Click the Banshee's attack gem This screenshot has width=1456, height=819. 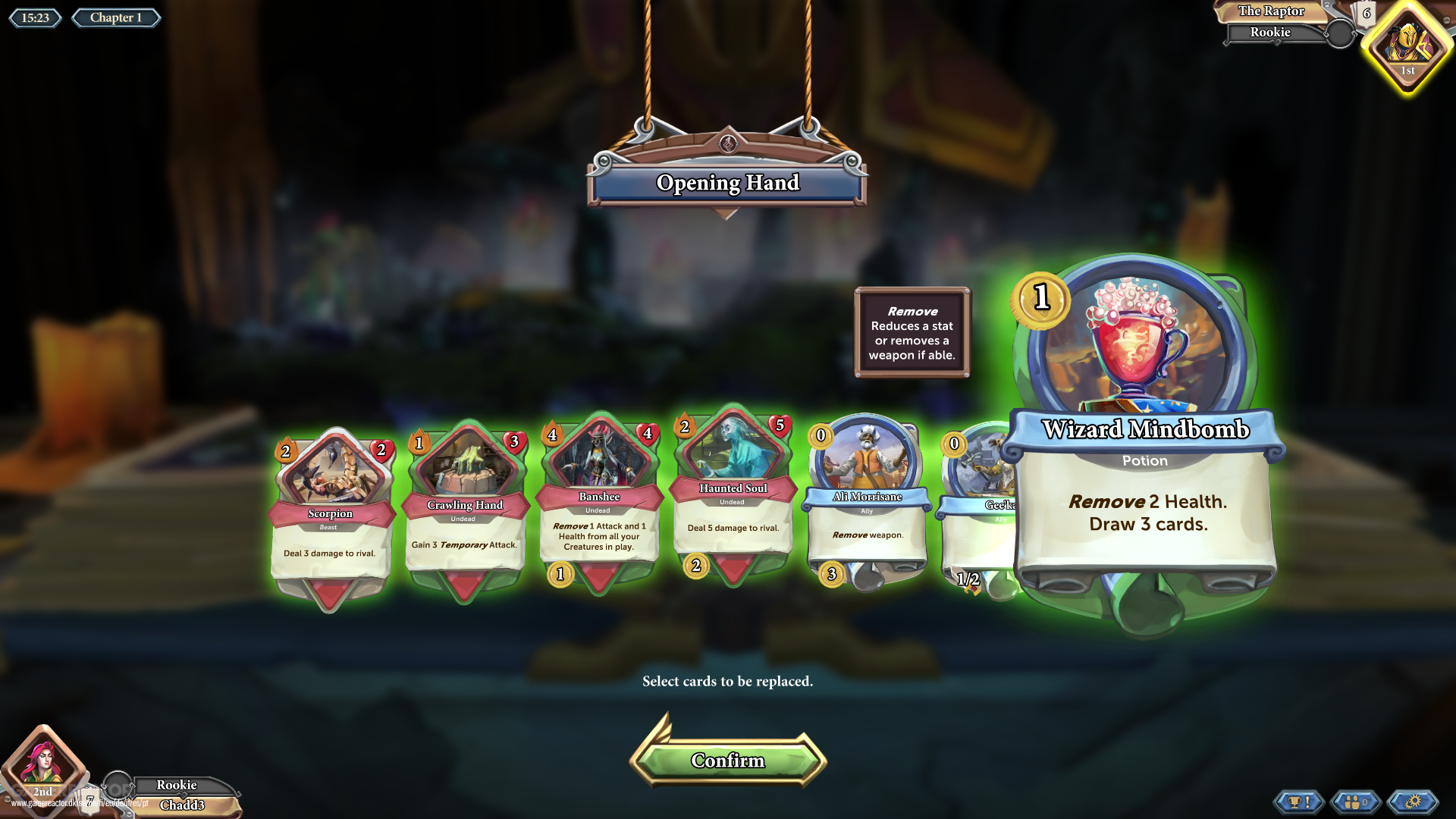(x=552, y=435)
